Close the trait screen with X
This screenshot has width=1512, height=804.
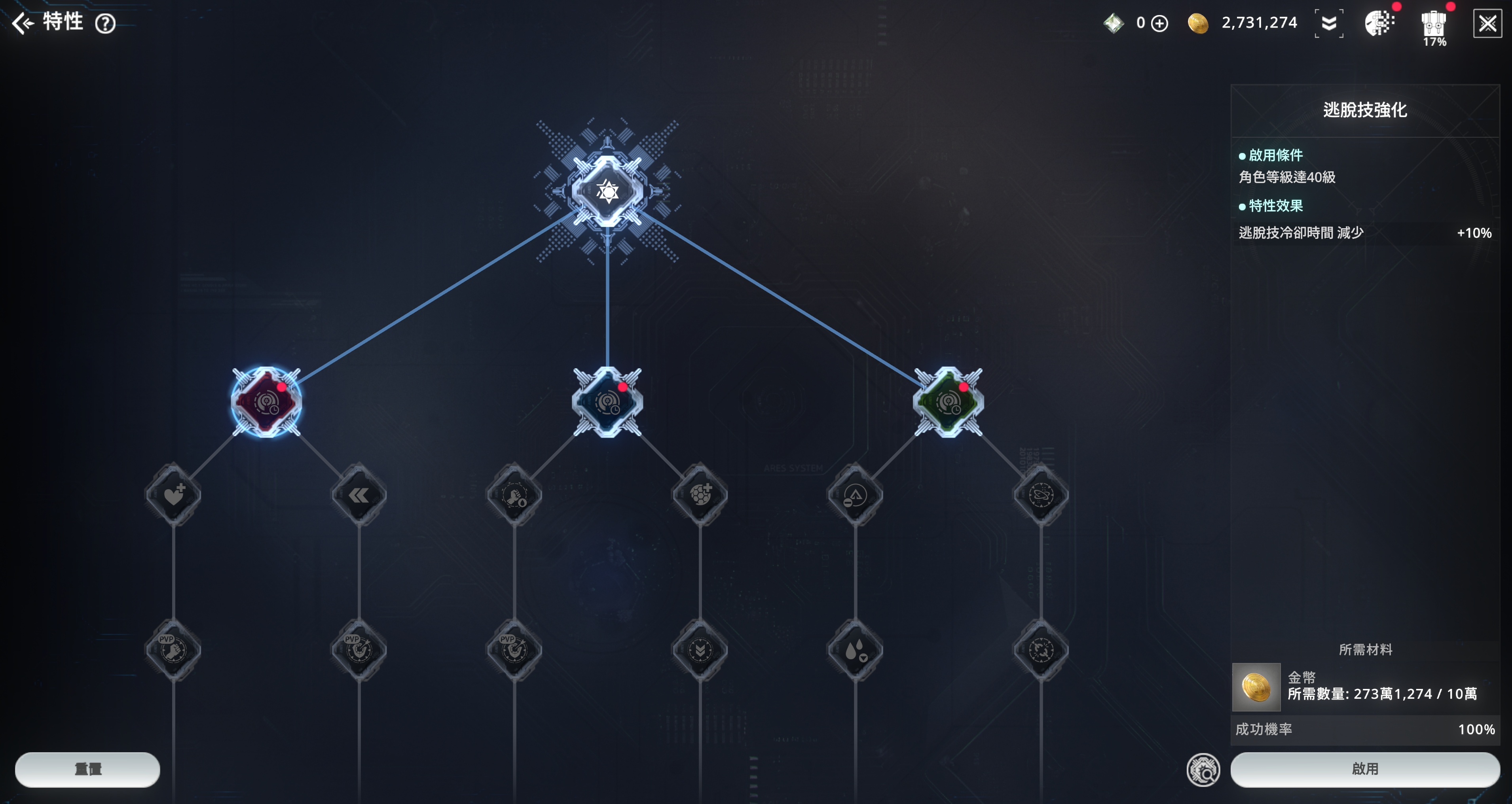click(x=1487, y=24)
